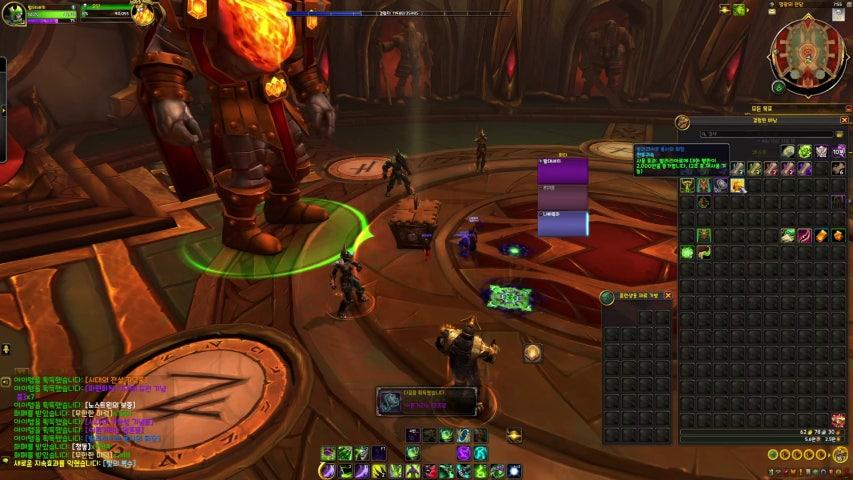853x480 pixels.
Task: Click the sort bags button beside search
Action: [x=842, y=133]
